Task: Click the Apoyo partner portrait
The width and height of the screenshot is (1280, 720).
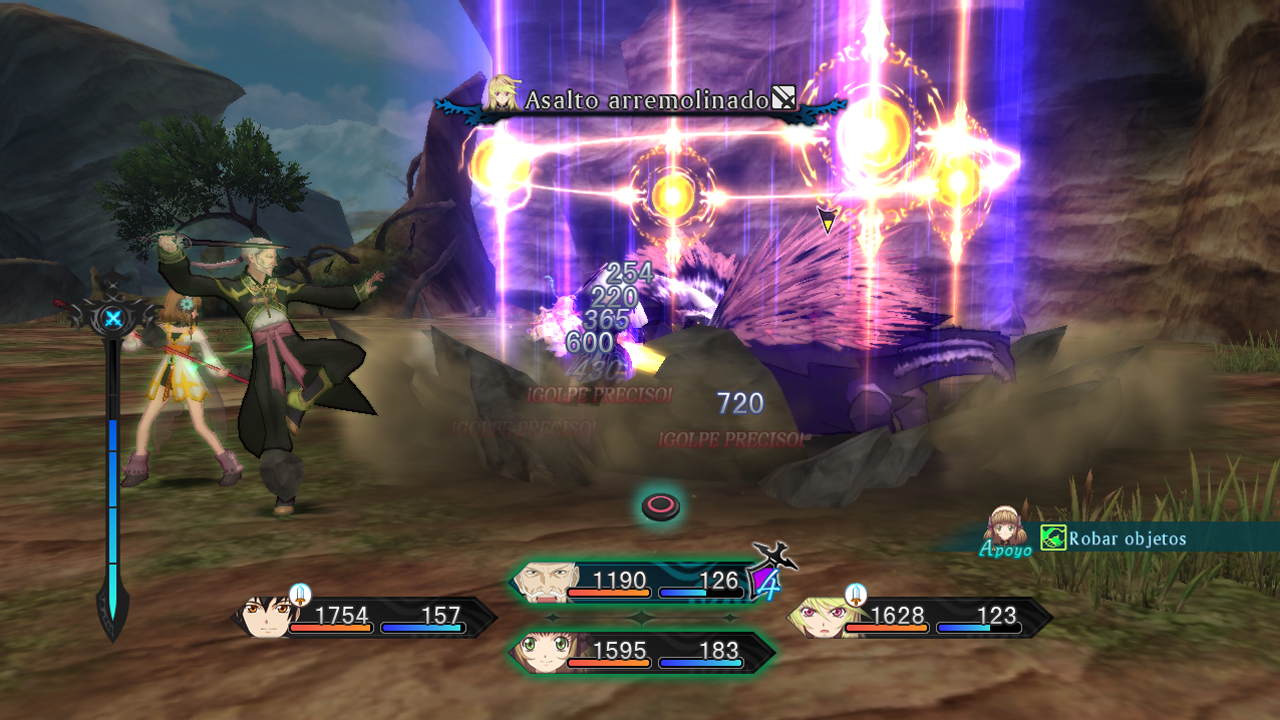Action: (x=1004, y=526)
